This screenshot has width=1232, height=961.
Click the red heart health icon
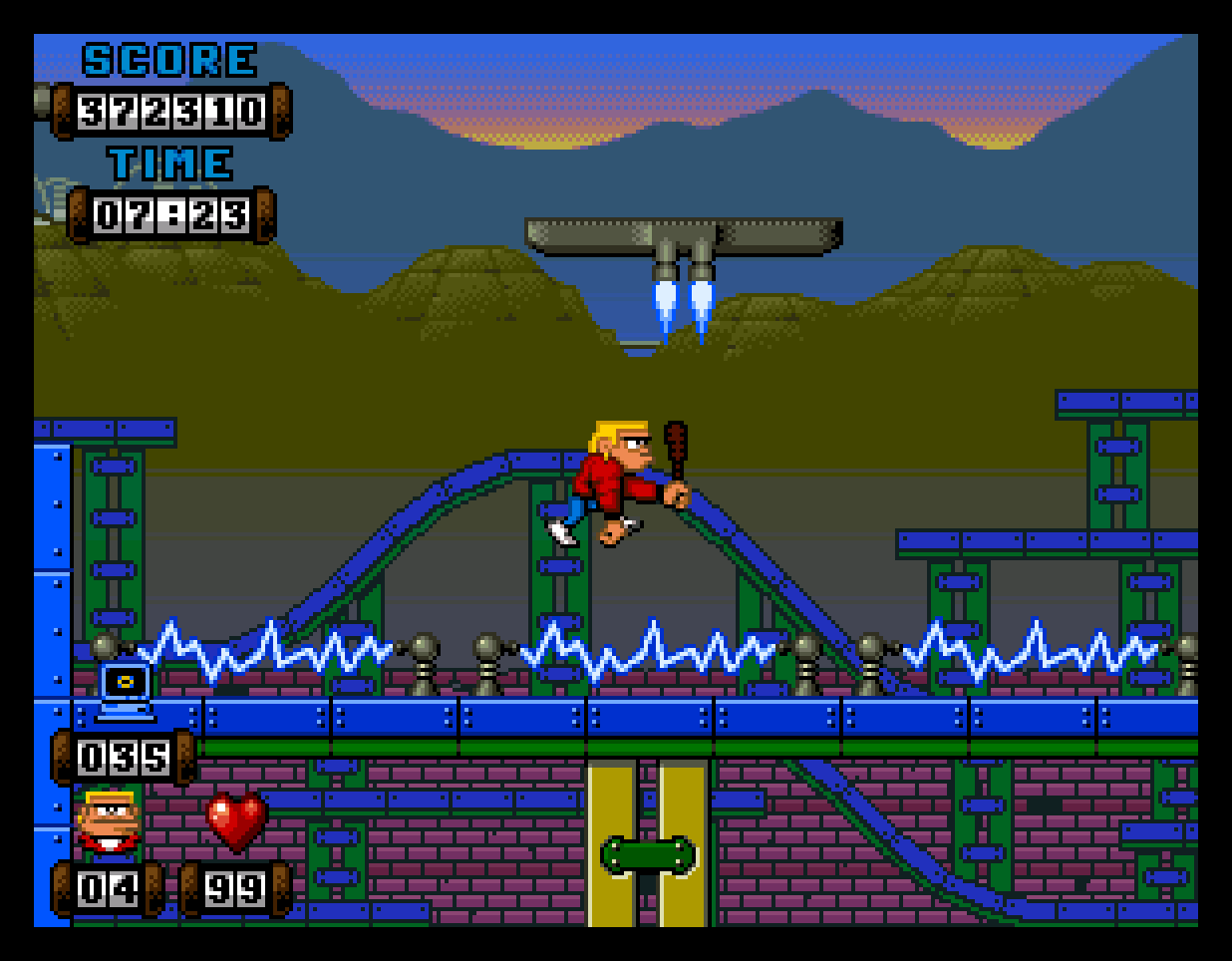[x=236, y=820]
